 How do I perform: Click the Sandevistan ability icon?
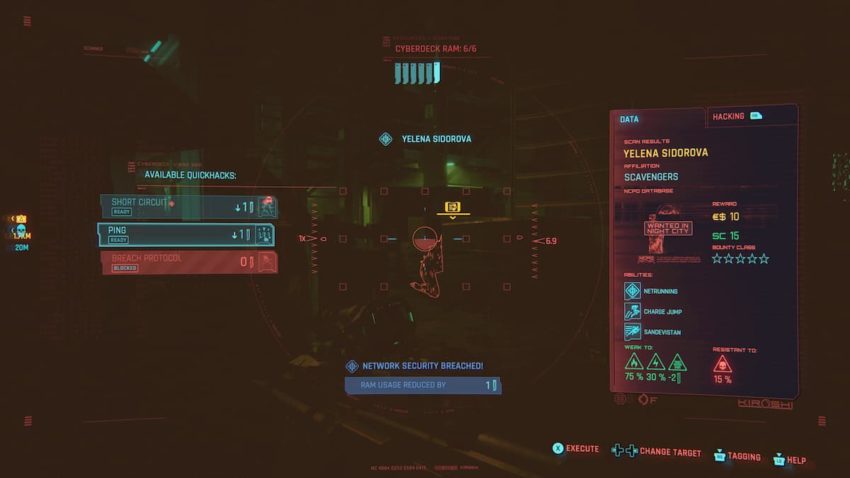(x=632, y=331)
